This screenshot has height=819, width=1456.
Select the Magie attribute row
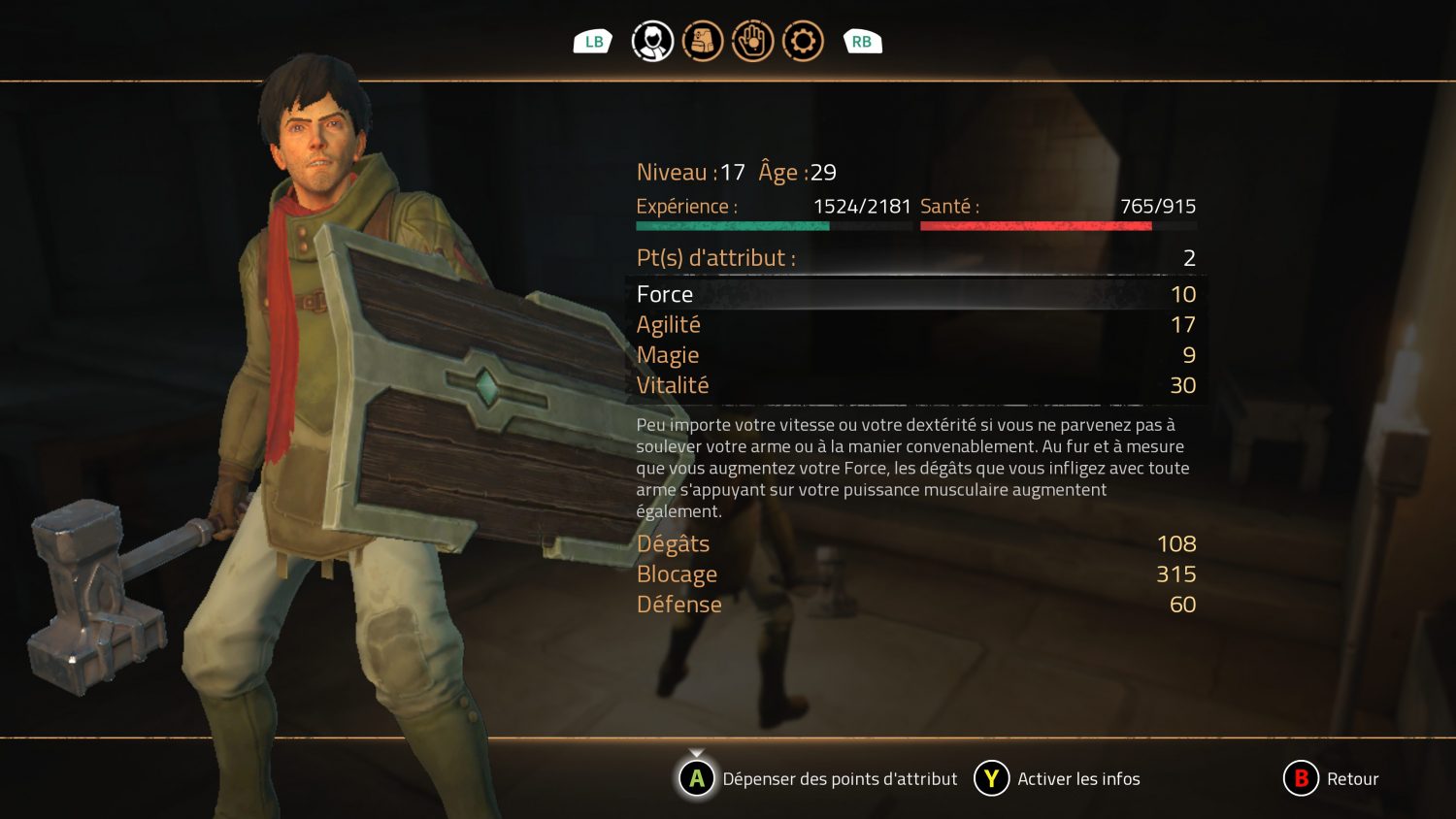click(915, 355)
